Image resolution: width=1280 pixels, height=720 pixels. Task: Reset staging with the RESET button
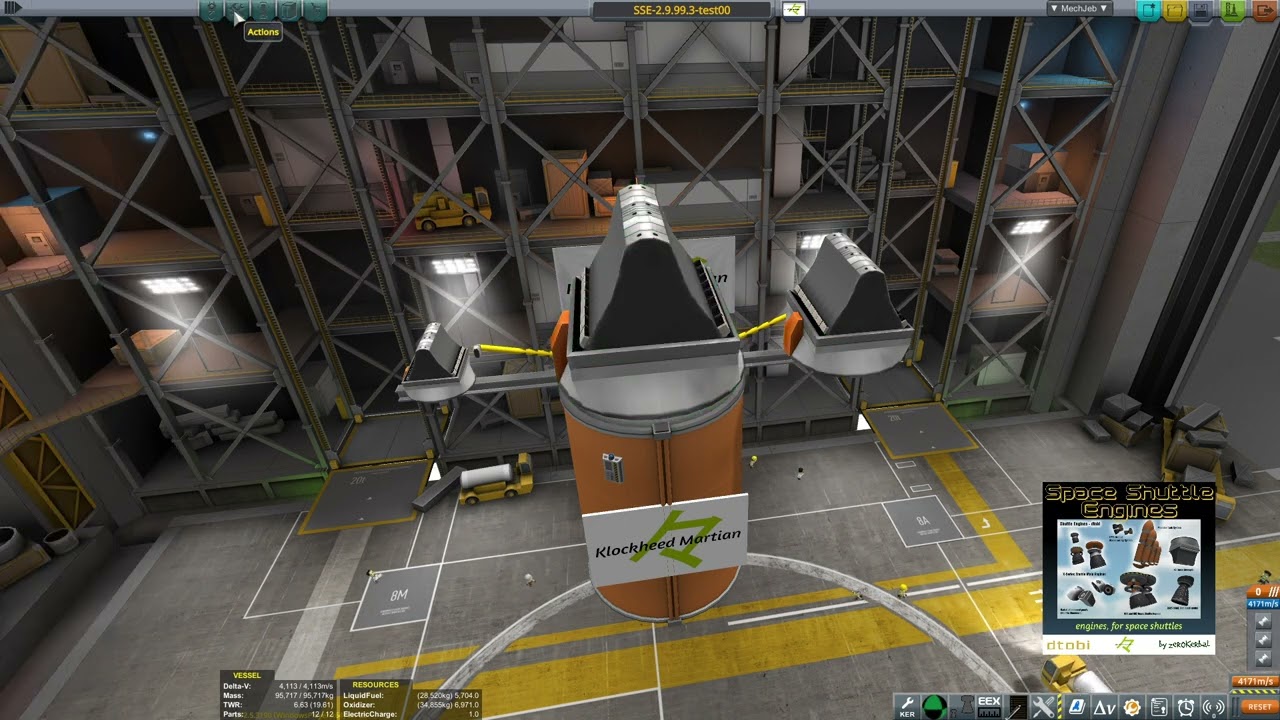[x=1260, y=706]
